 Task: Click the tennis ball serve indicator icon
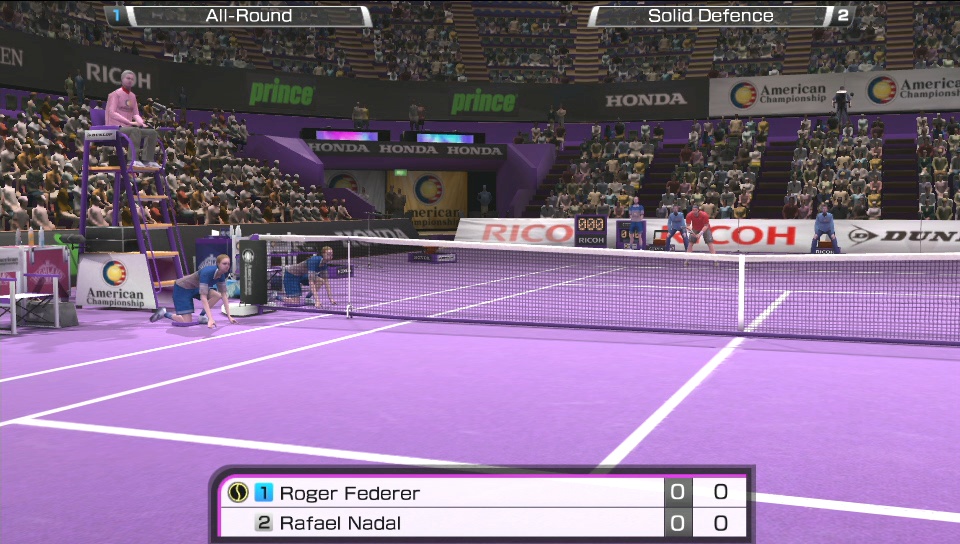(x=237, y=492)
